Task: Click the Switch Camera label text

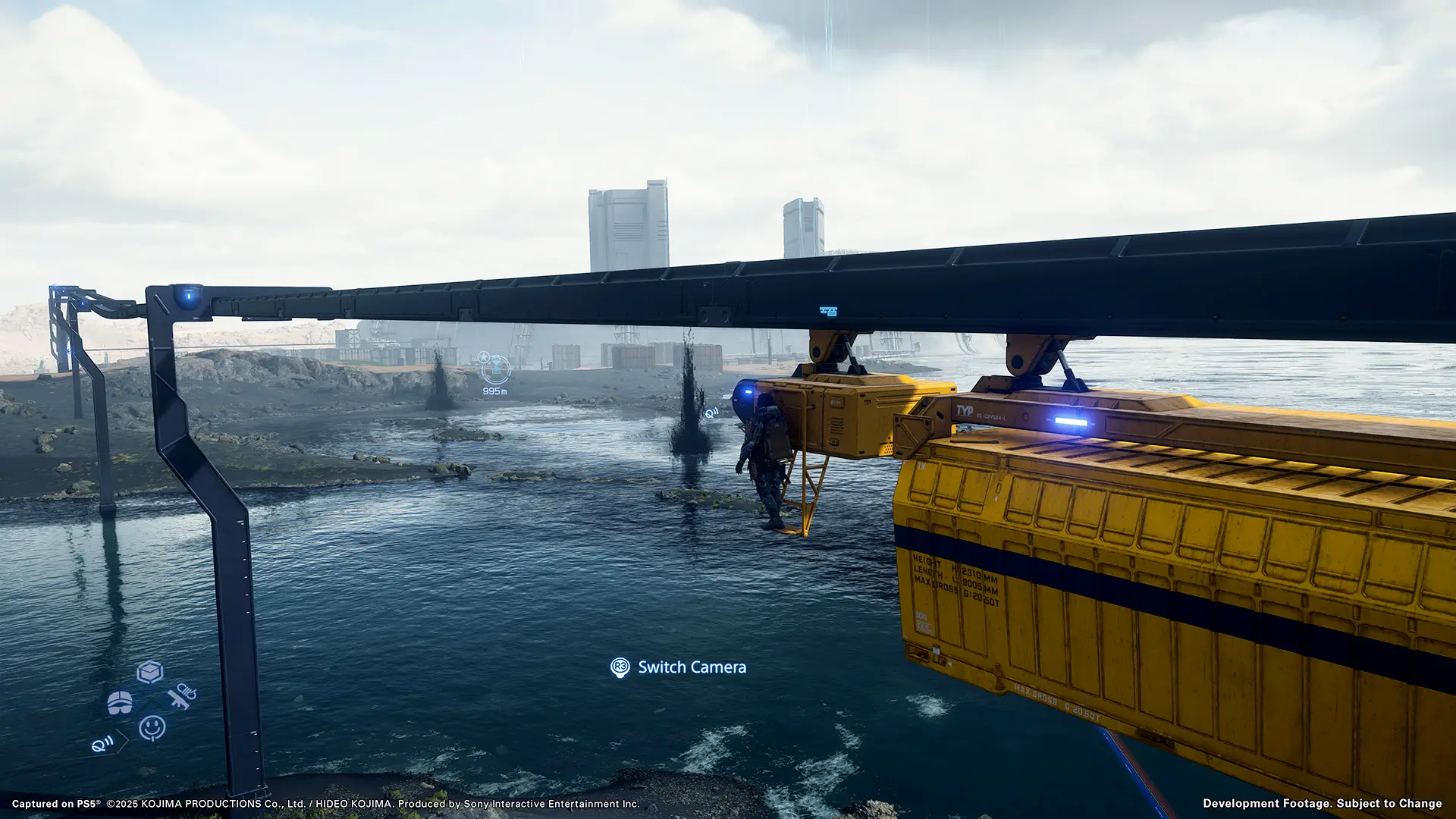Action: tap(692, 668)
